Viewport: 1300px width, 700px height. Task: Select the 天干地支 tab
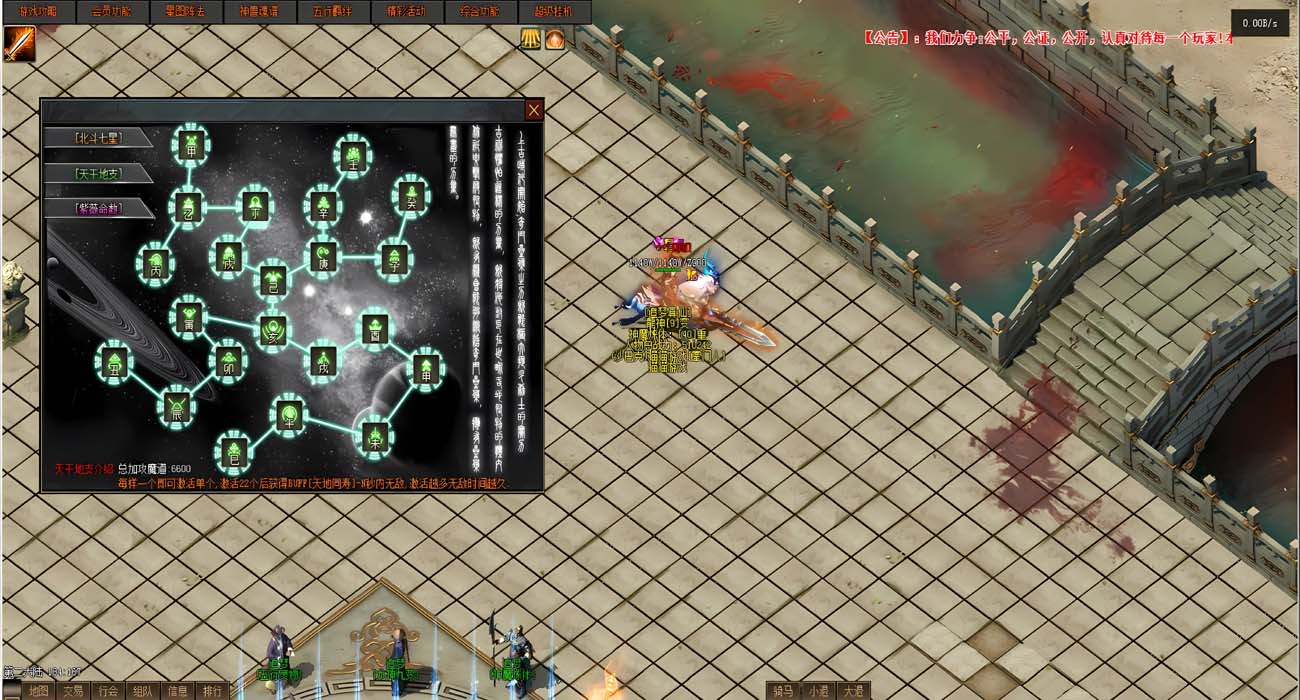pos(97,173)
